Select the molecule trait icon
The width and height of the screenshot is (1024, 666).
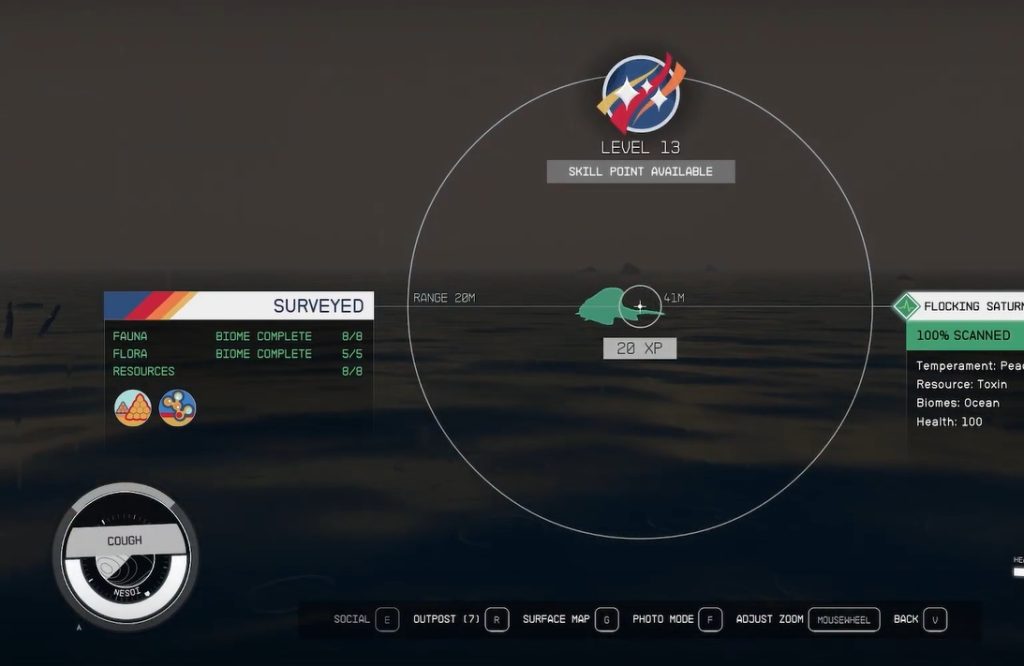point(178,408)
